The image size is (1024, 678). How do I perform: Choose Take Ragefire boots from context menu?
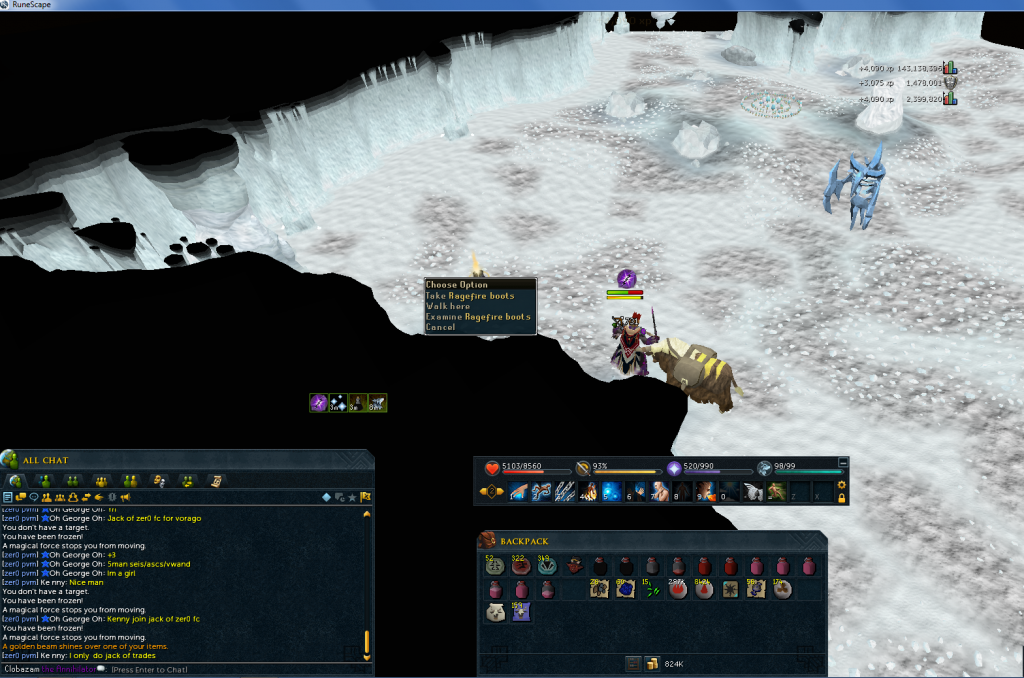[x=470, y=296]
